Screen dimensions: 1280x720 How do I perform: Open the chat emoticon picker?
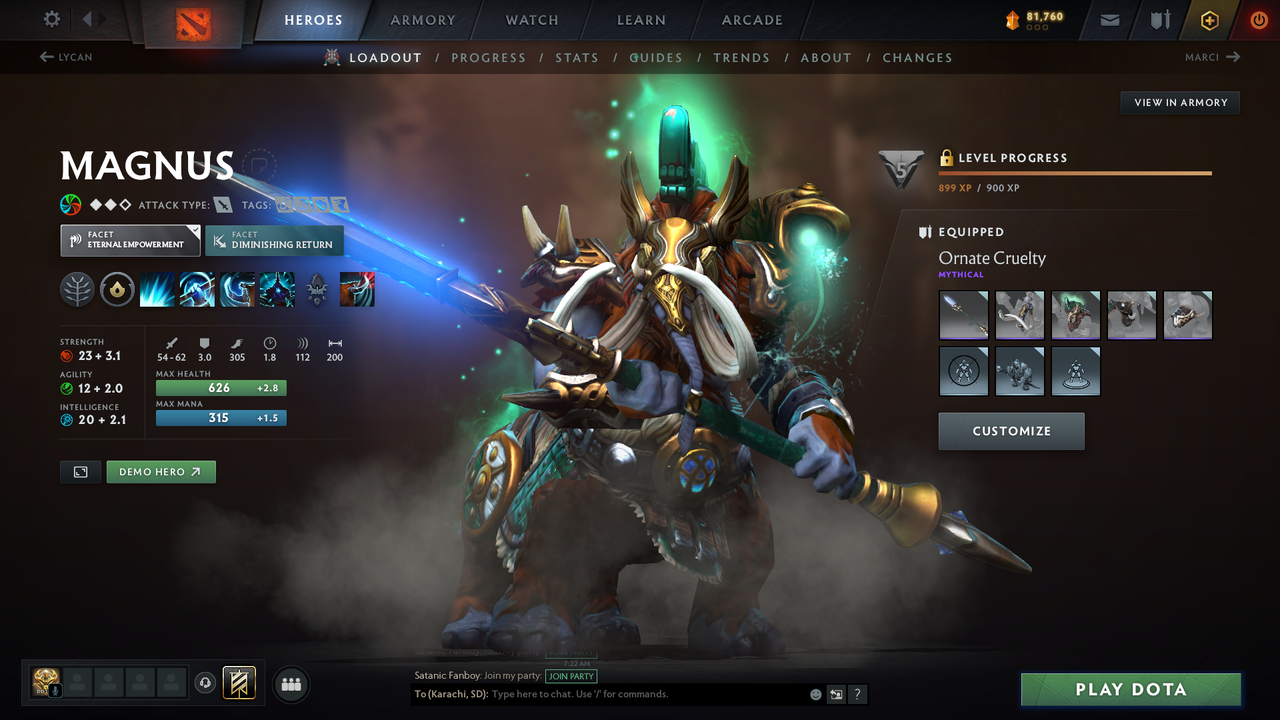point(814,694)
